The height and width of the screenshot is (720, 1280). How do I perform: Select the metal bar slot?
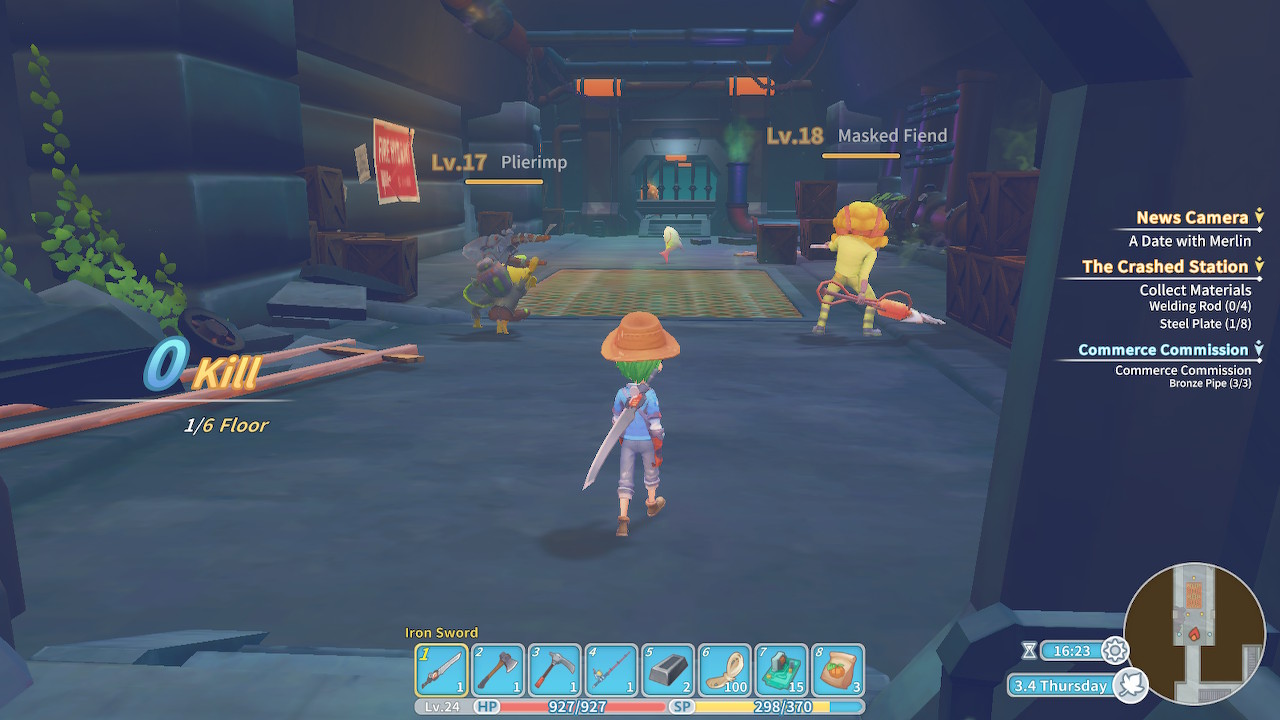coord(668,670)
